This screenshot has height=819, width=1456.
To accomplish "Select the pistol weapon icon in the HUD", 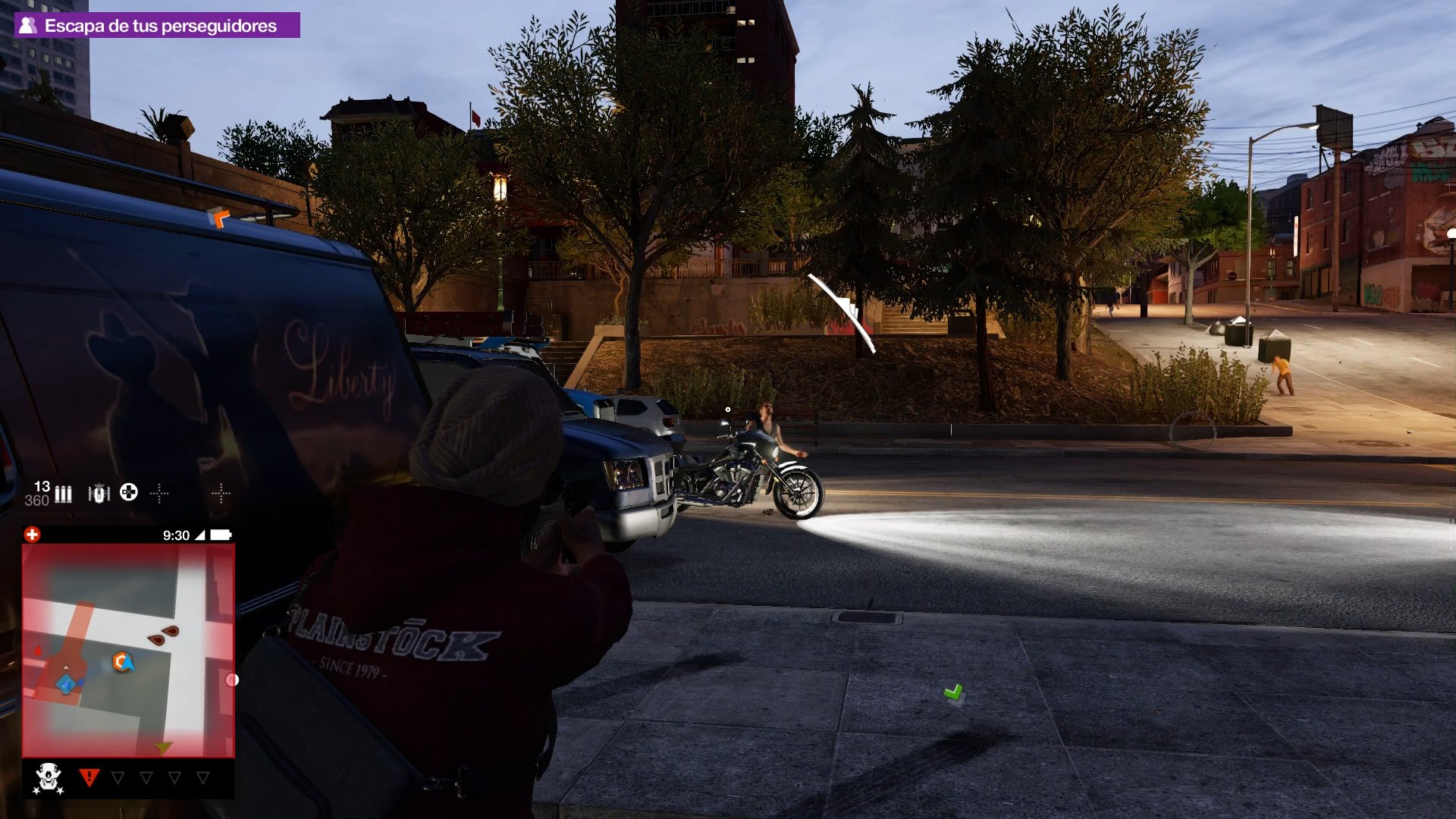I will 99,493.
